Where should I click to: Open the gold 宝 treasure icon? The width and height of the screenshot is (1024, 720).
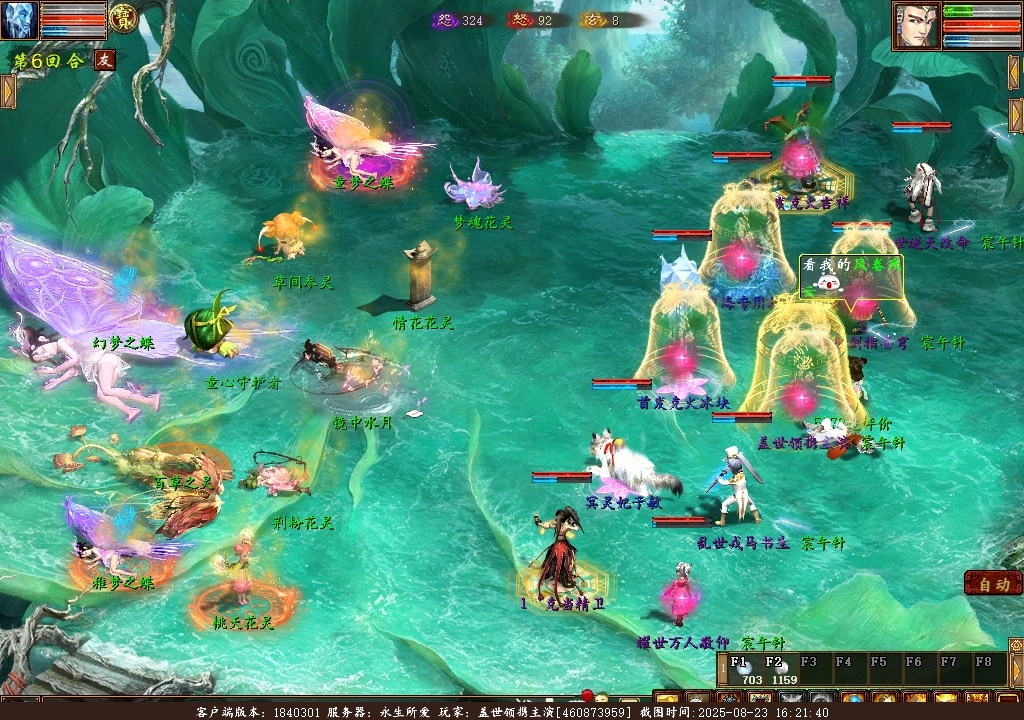(x=123, y=19)
